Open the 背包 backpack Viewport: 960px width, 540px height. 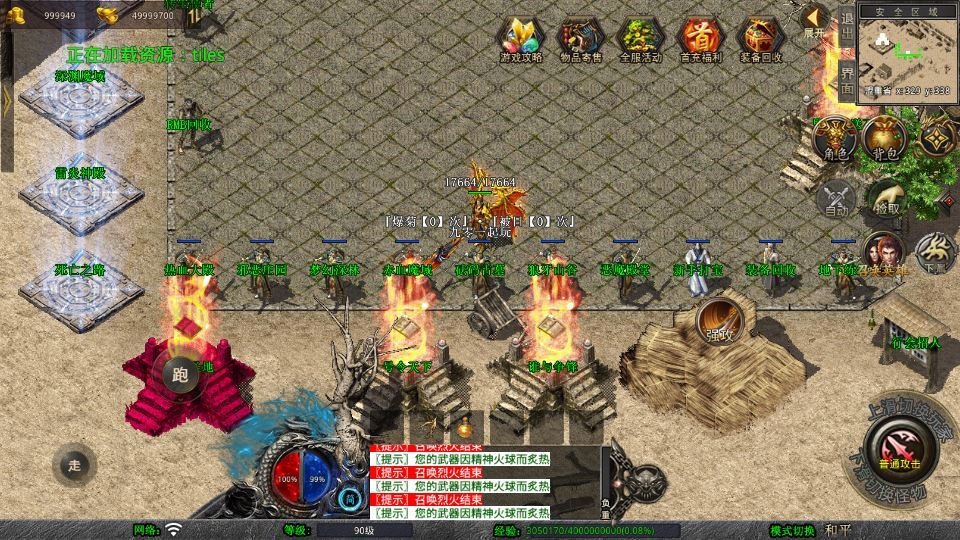point(884,138)
